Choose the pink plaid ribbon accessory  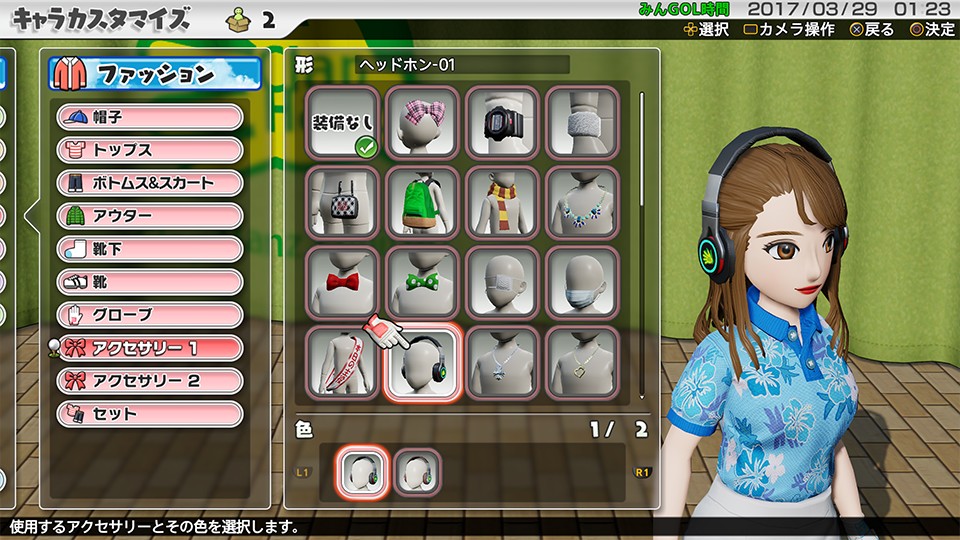pos(422,122)
